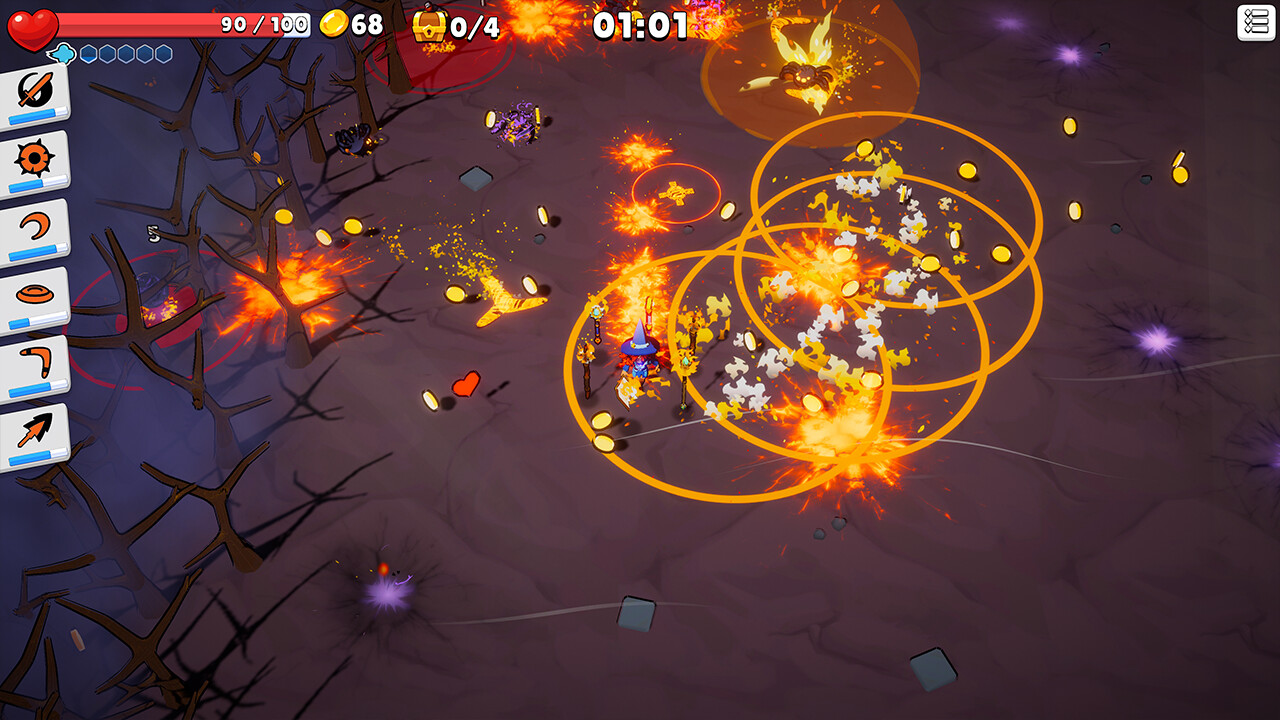Open the checklist menu button
1280x720 pixels.
pyautogui.click(x=1256, y=22)
